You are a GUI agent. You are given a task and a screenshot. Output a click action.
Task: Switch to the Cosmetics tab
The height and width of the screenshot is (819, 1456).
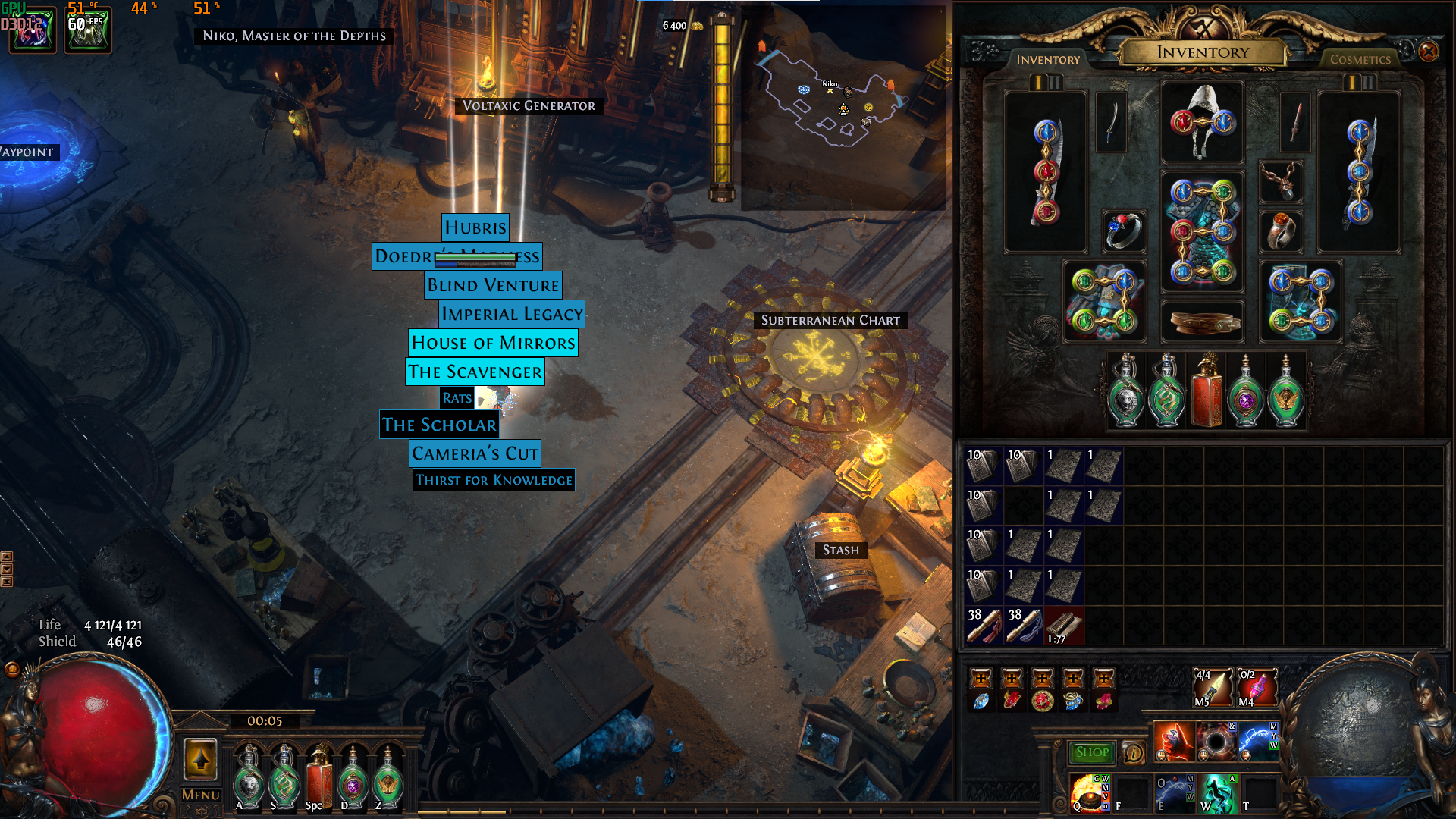(1360, 59)
